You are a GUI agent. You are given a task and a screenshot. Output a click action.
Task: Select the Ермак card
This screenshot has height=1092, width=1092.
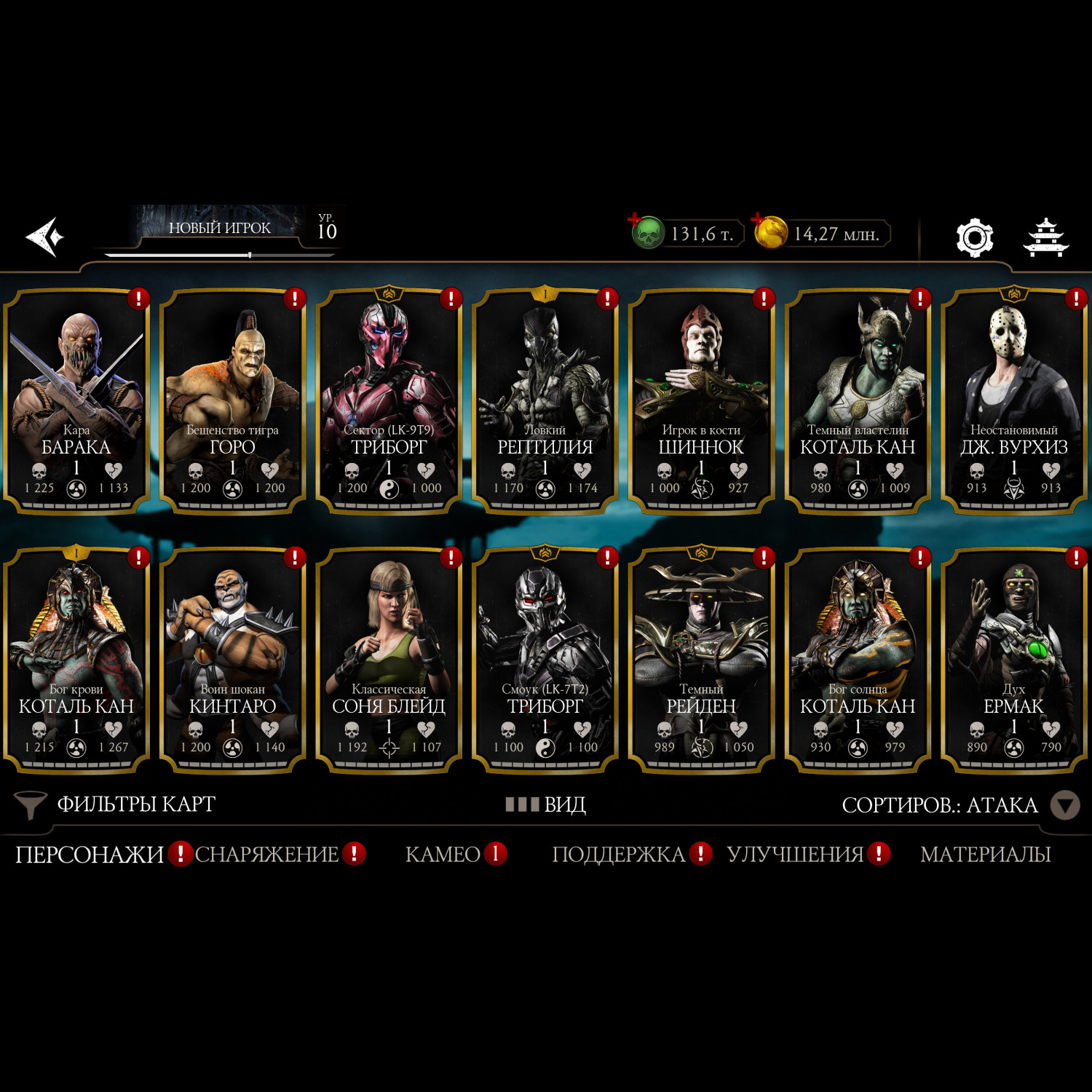point(1013,659)
